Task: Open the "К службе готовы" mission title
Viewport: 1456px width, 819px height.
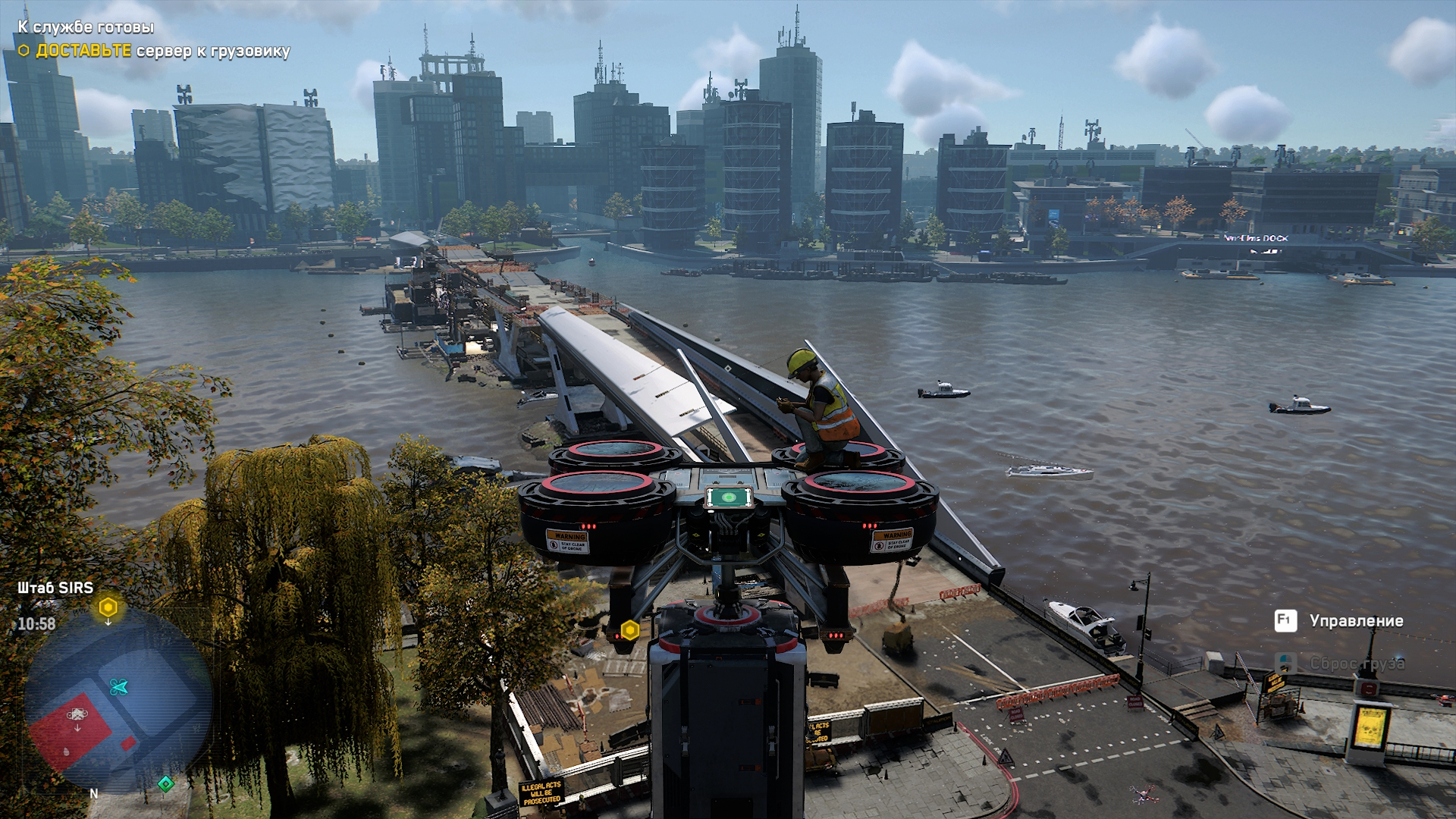Action: [86, 27]
